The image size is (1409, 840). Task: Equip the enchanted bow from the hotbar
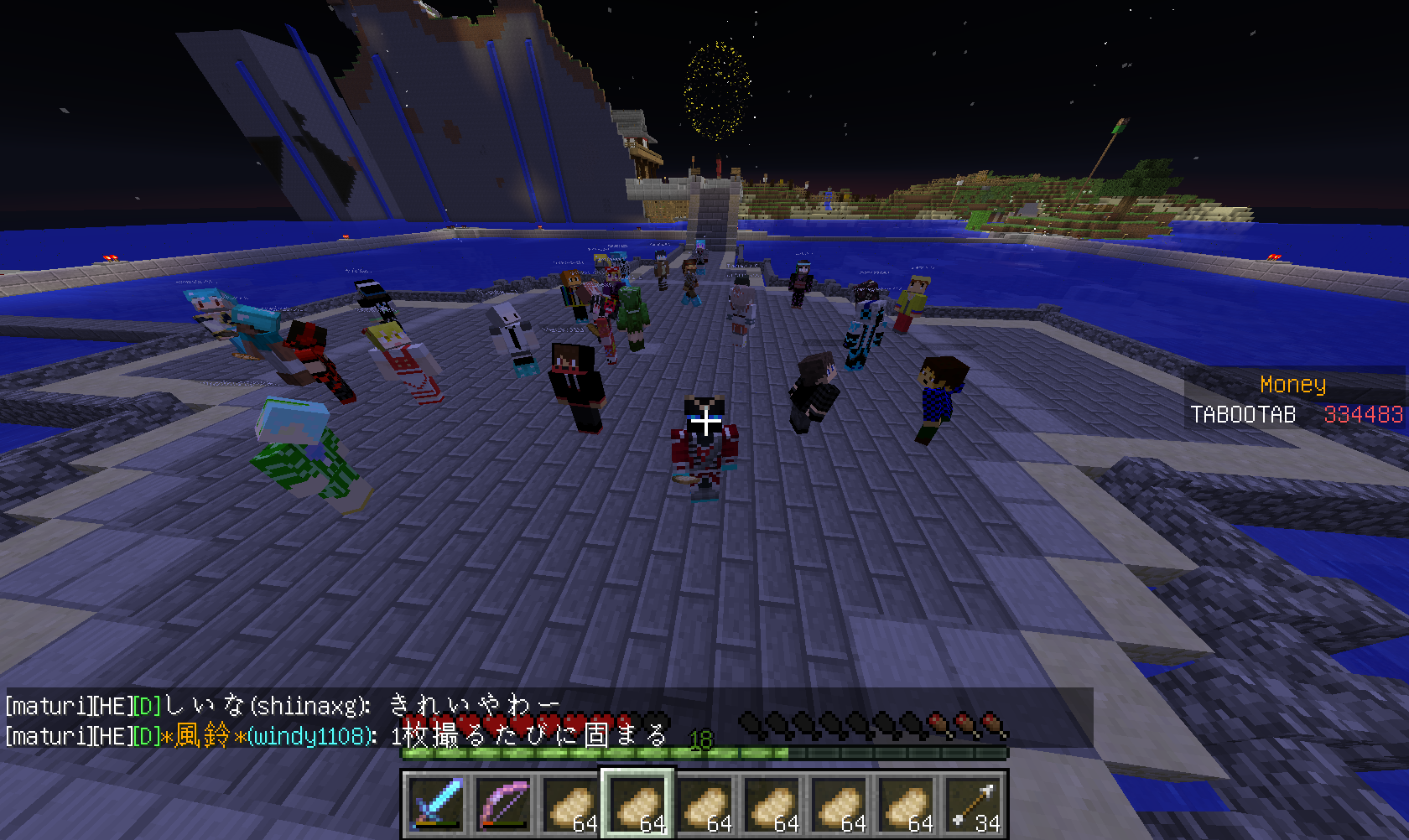[503, 805]
